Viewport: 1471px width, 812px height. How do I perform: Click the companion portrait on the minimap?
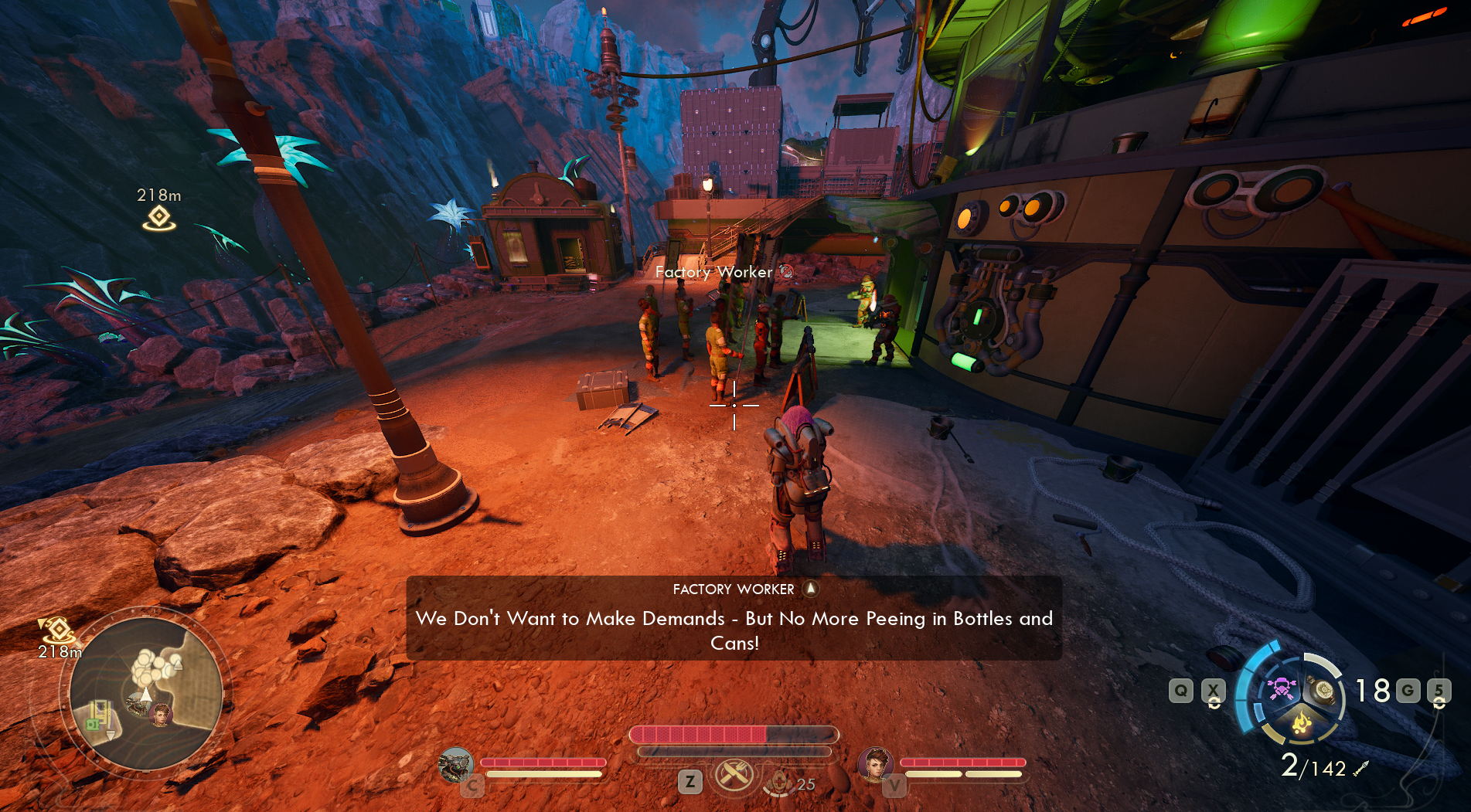[161, 715]
